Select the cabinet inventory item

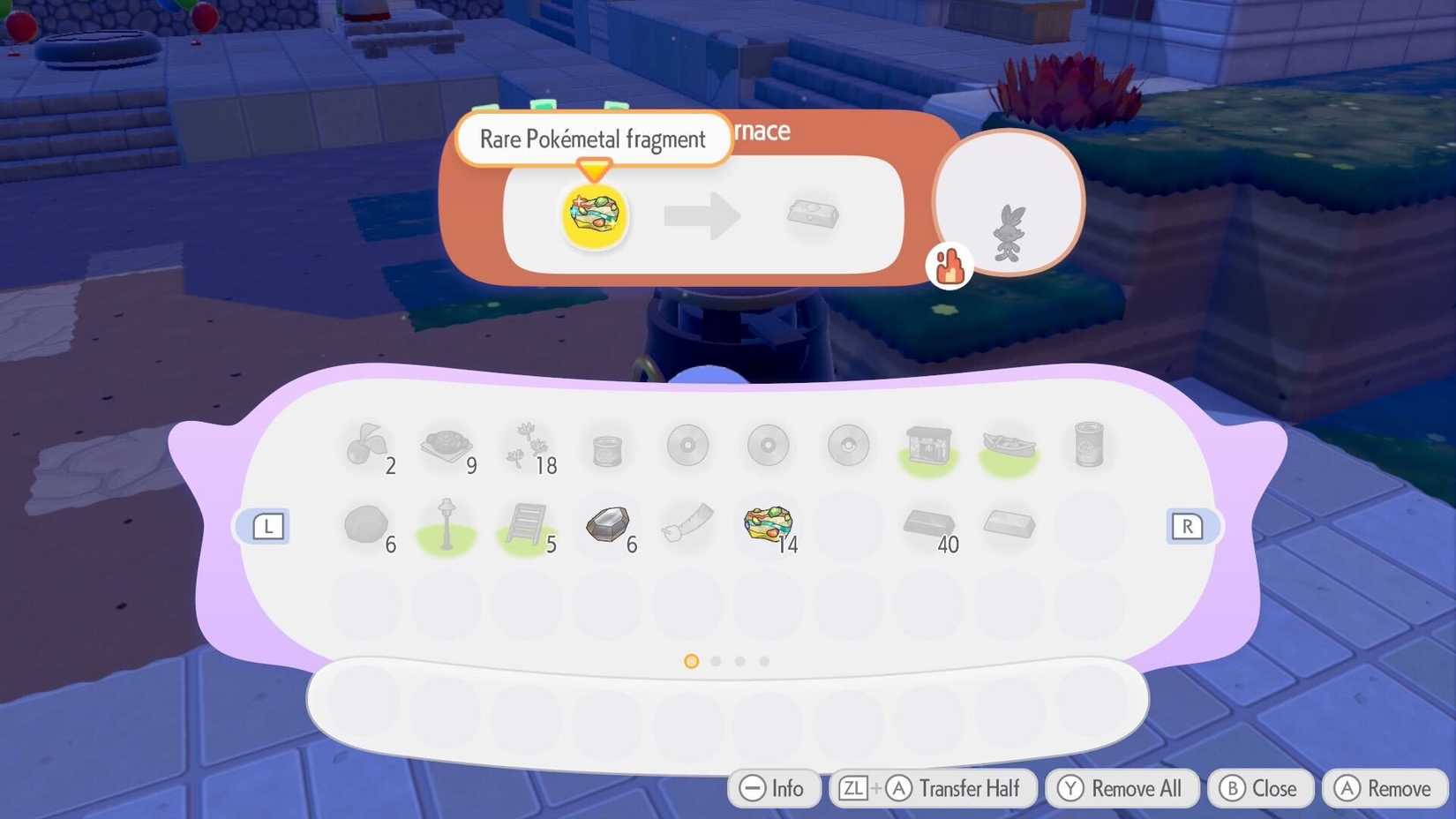tap(928, 446)
